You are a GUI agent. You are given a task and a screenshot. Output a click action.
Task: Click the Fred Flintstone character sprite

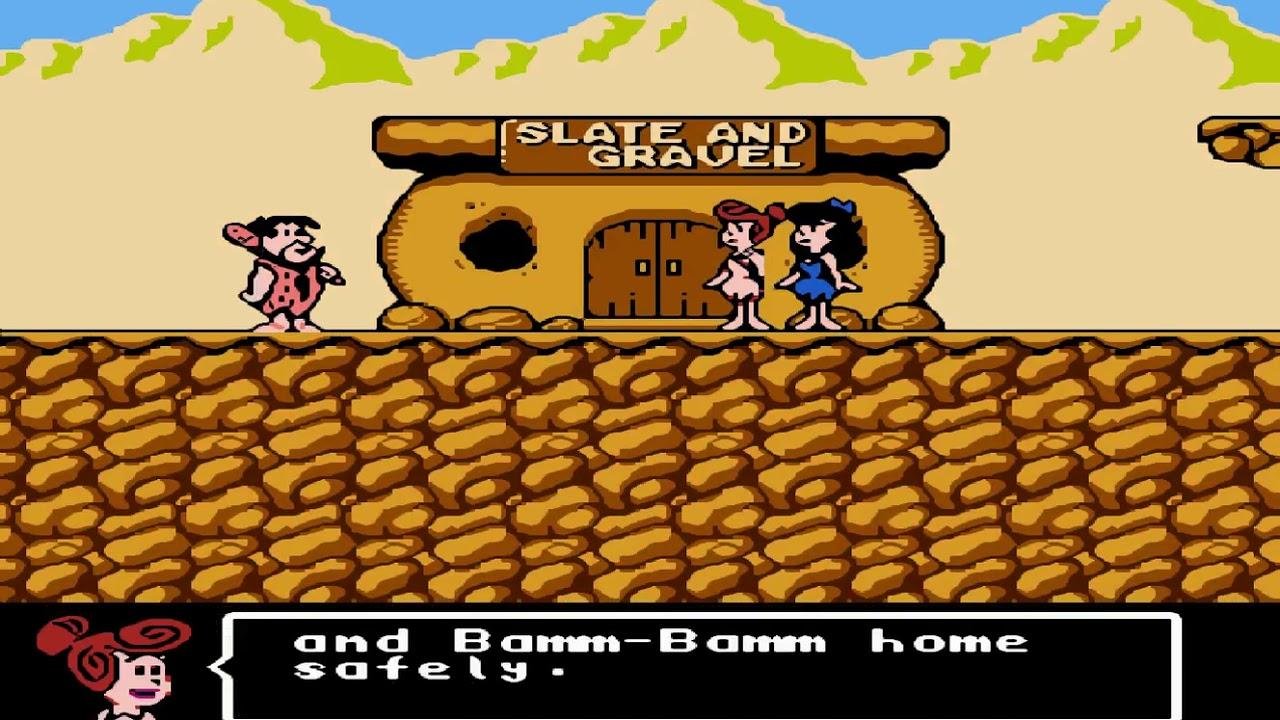coord(280,270)
